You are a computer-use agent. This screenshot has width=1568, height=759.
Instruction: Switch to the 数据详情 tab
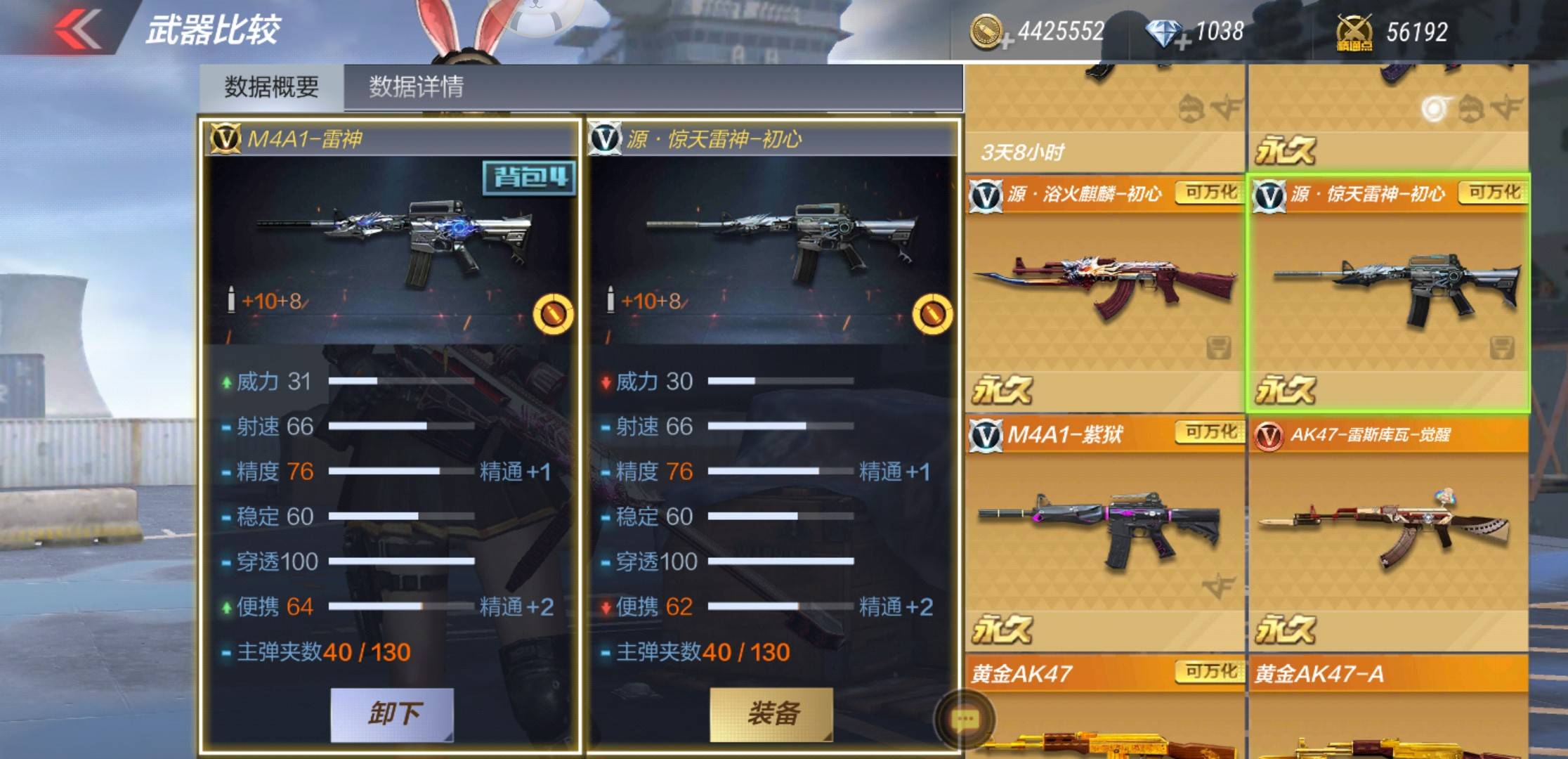click(x=416, y=87)
